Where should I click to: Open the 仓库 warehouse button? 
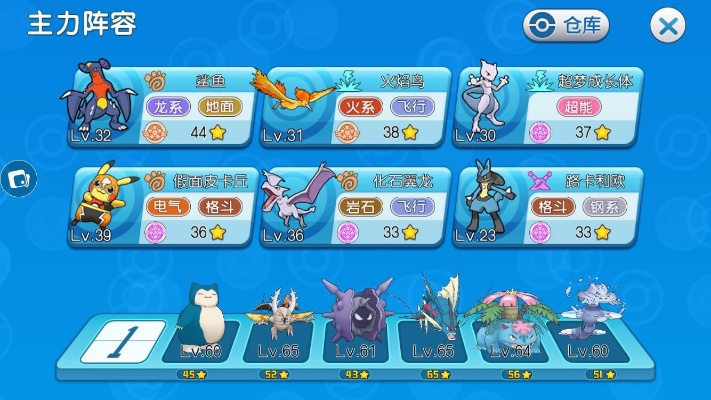click(566, 26)
